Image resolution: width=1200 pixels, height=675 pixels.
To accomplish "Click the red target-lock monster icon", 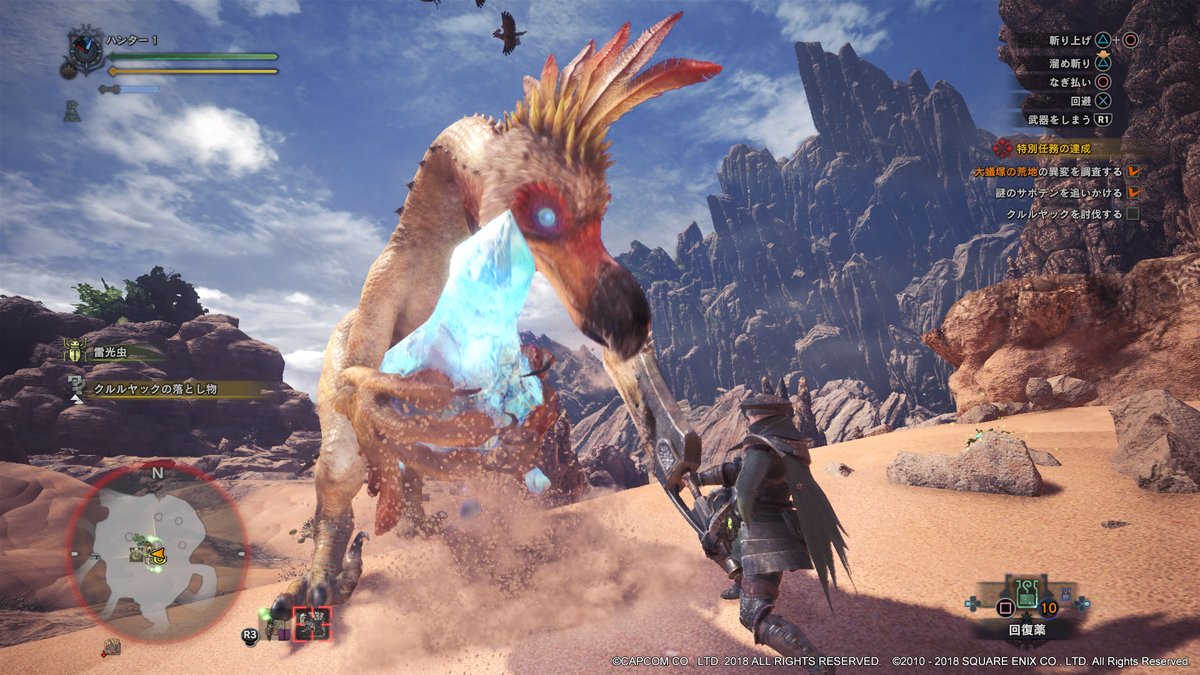I will tap(313, 623).
